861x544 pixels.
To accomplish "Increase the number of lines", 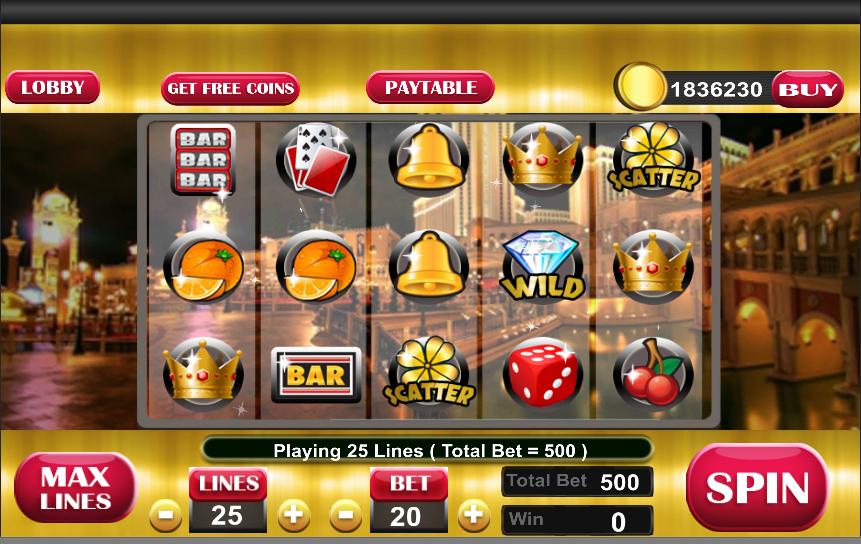I will pos(292,516).
